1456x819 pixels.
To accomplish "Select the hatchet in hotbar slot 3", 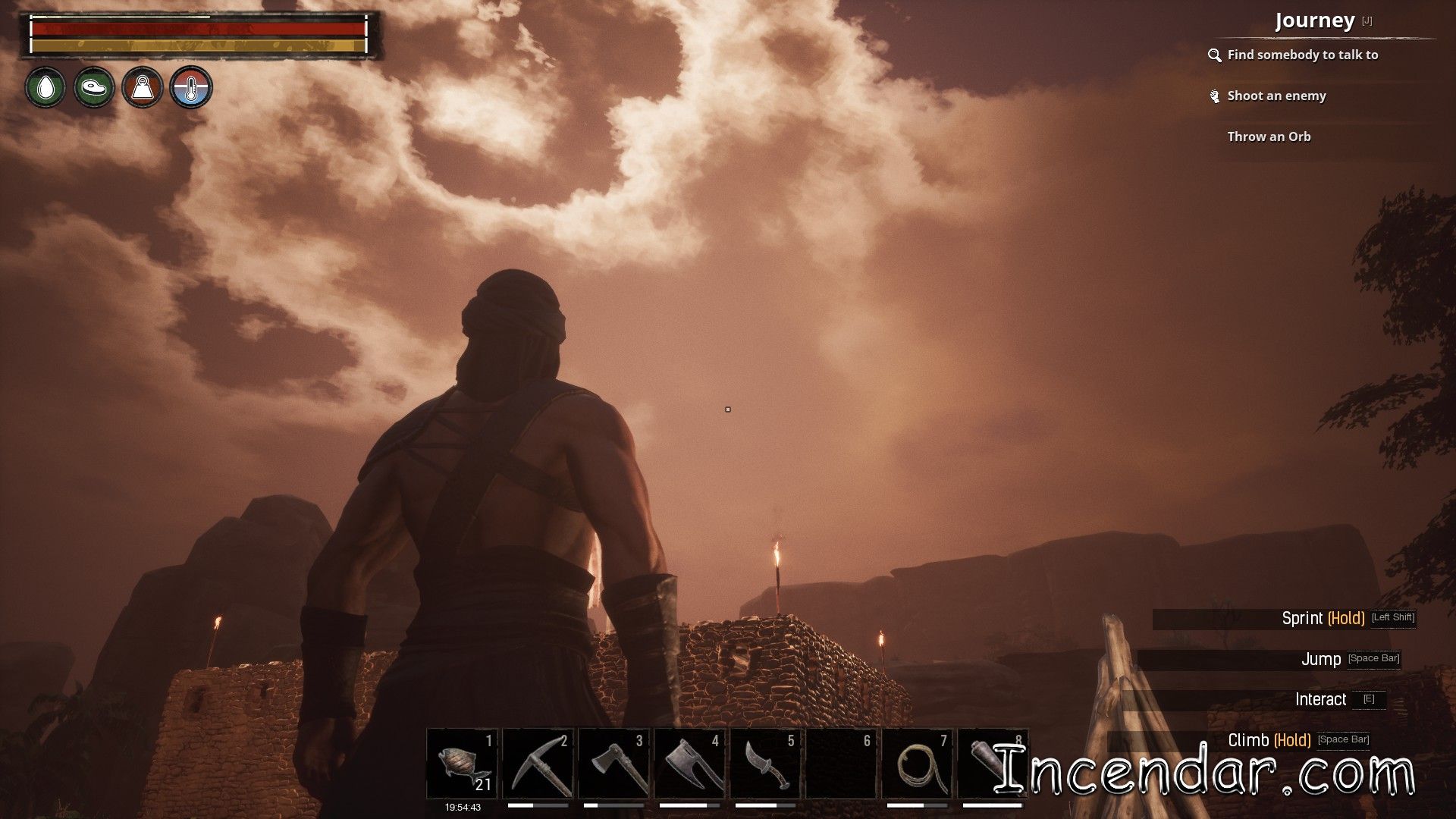I will 614,763.
